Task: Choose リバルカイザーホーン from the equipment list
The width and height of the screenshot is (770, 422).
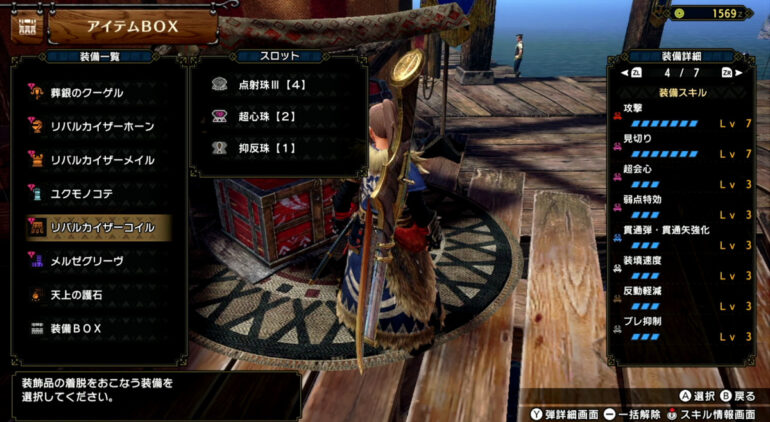Action: [x=98, y=126]
